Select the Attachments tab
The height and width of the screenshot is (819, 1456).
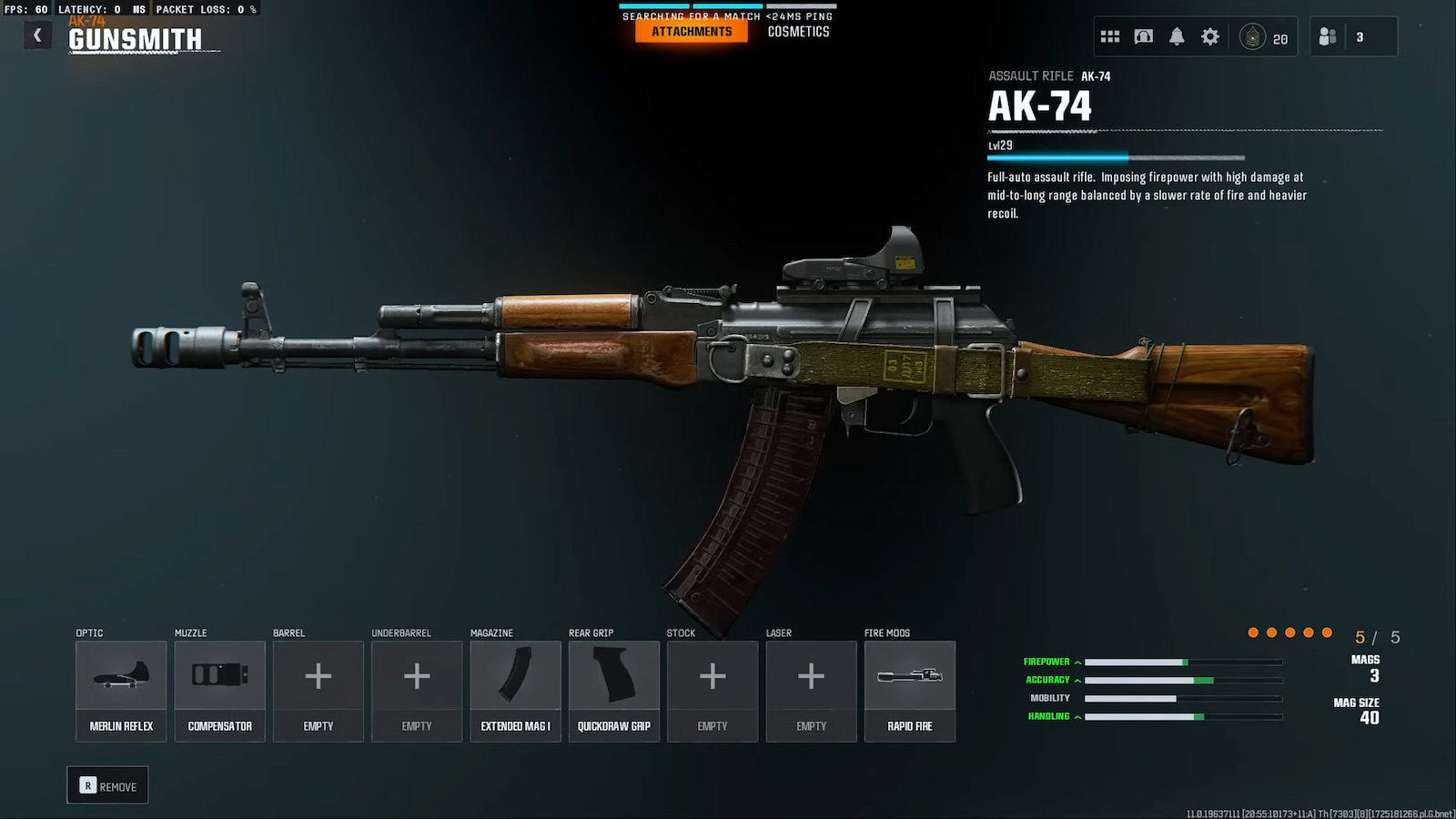point(692,32)
